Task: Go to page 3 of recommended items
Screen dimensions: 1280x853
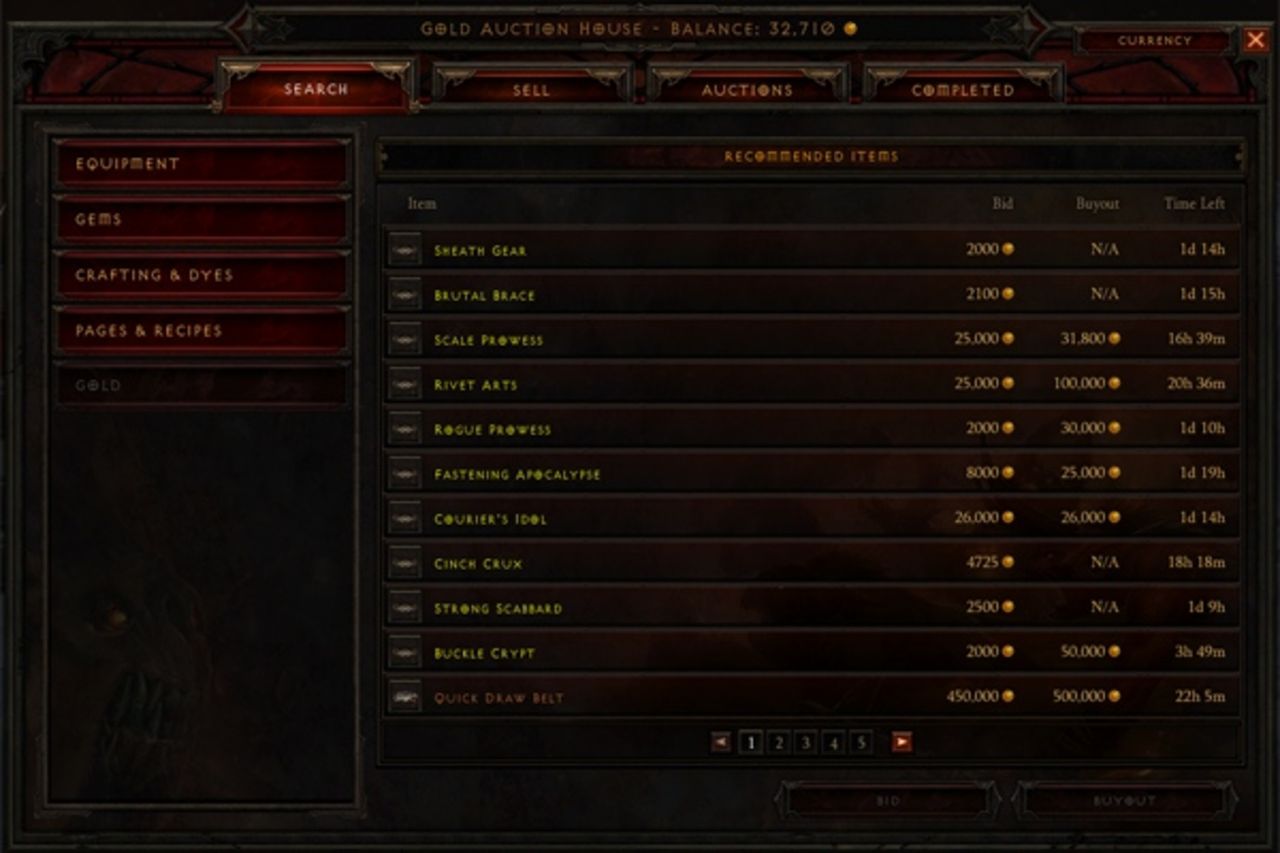Action: pos(805,742)
